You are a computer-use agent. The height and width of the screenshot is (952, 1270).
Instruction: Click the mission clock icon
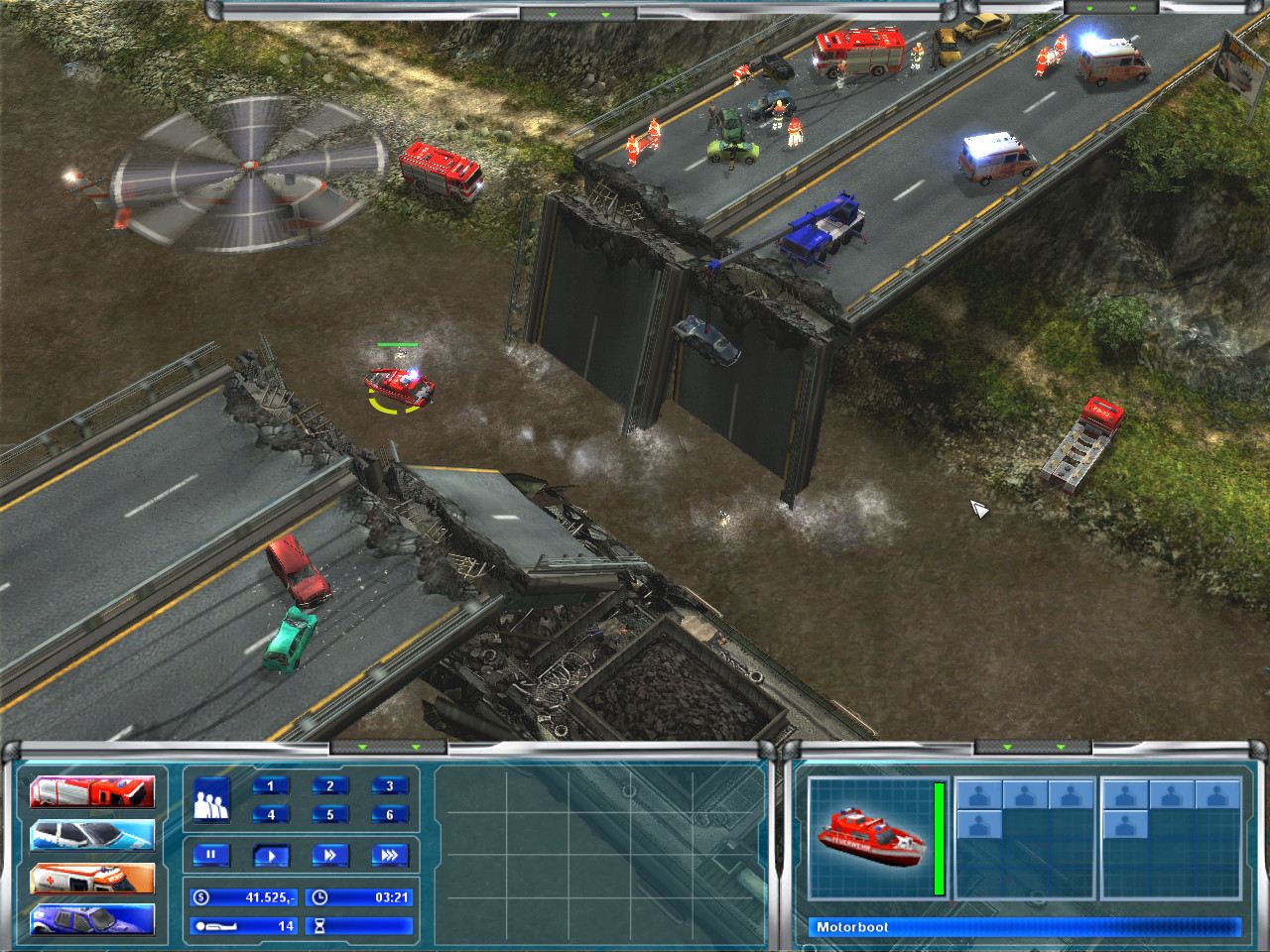pyautogui.click(x=319, y=897)
